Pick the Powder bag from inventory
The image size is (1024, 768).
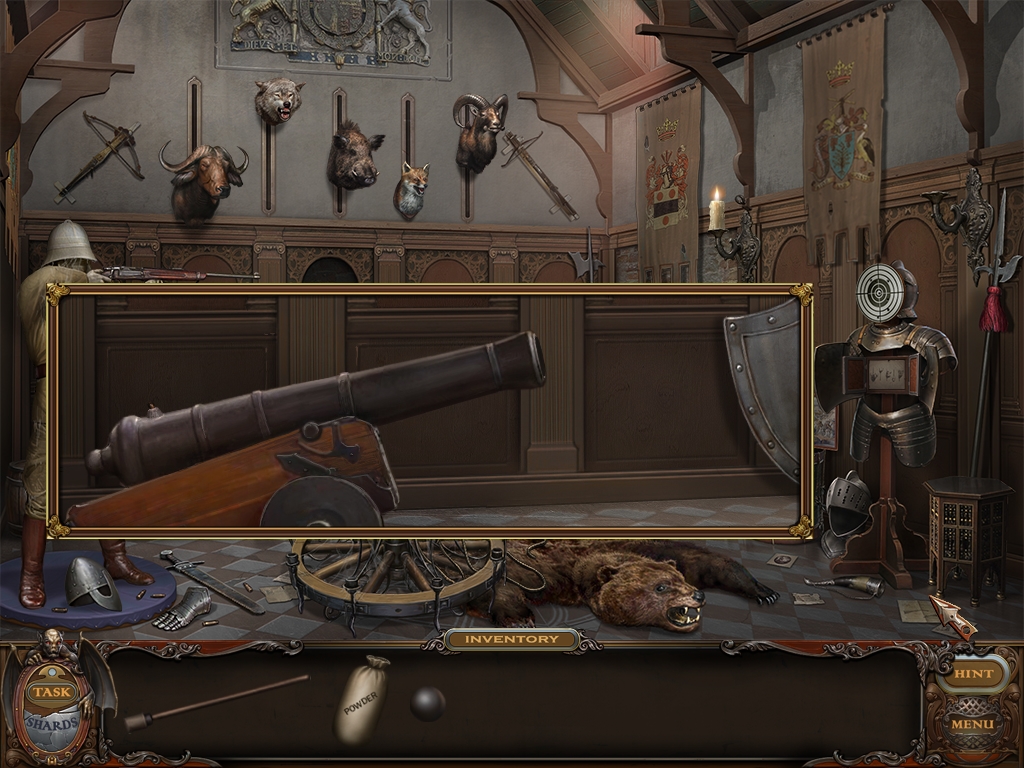tap(361, 699)
